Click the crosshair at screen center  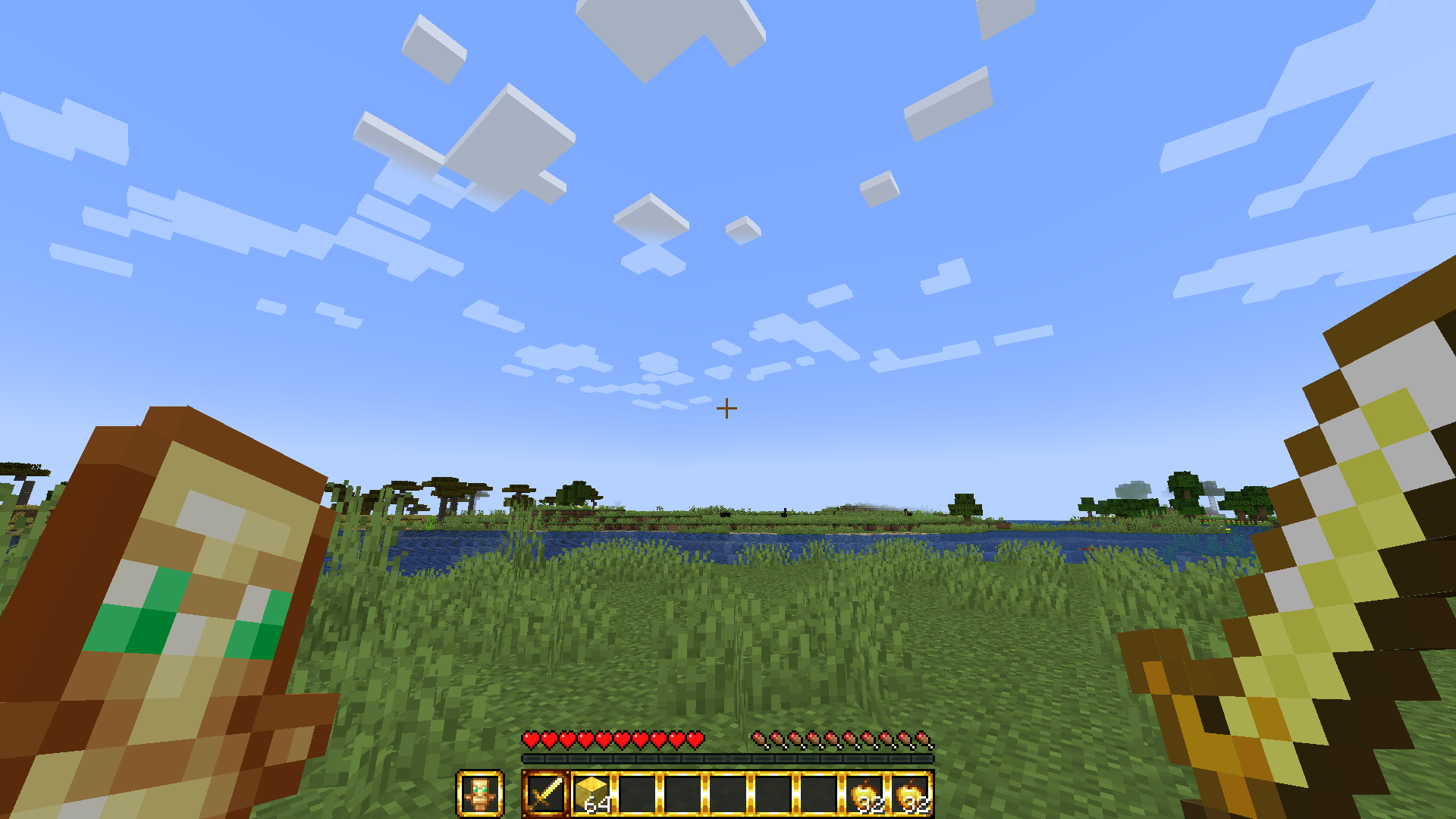pyautogui.click(x=727, y=408)
